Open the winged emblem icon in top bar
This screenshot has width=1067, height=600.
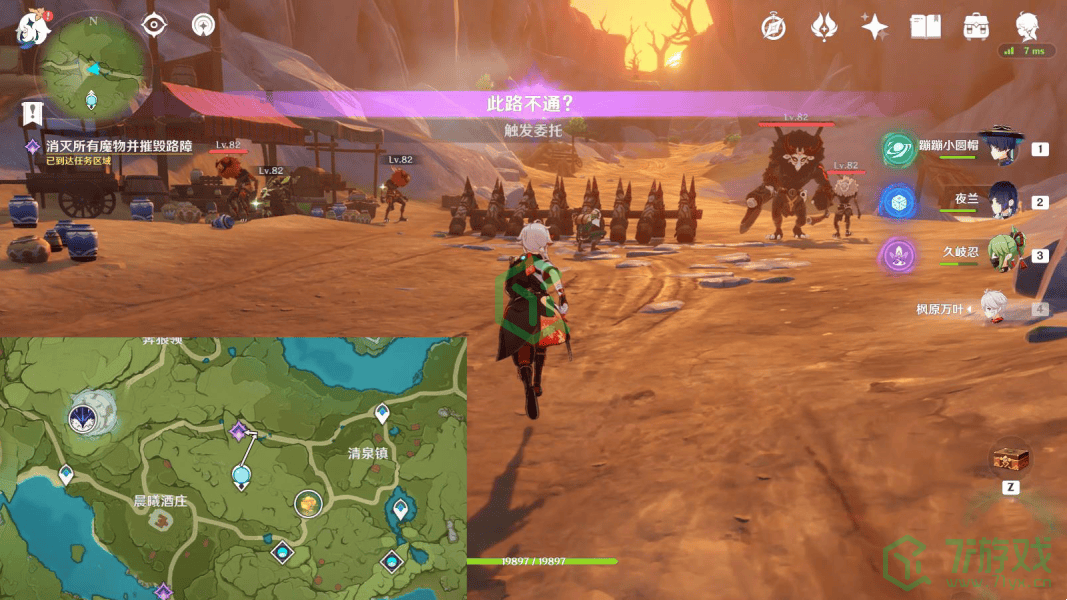(x=824, y=27)
